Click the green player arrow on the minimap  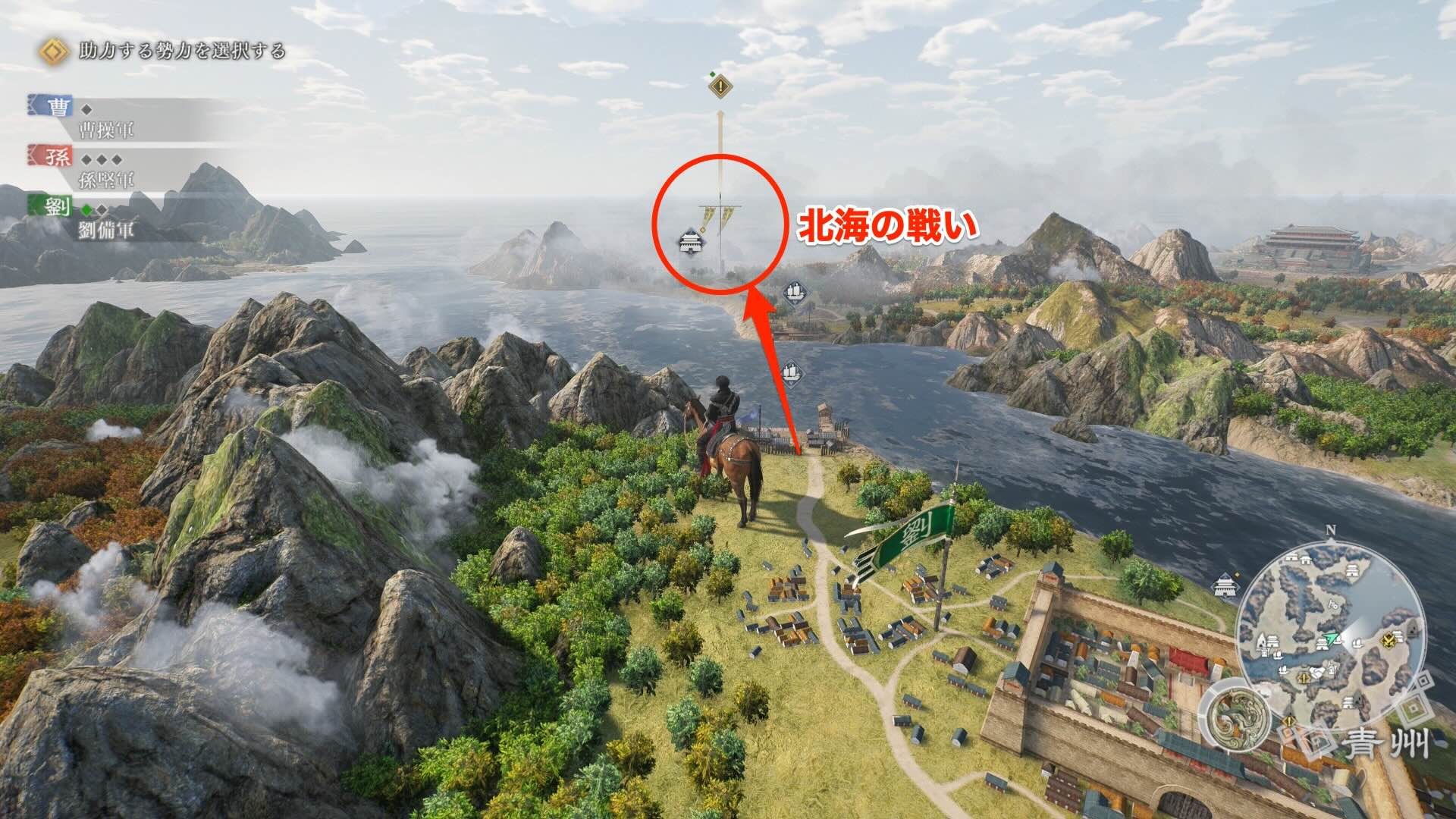click(x=1330, y=639)
